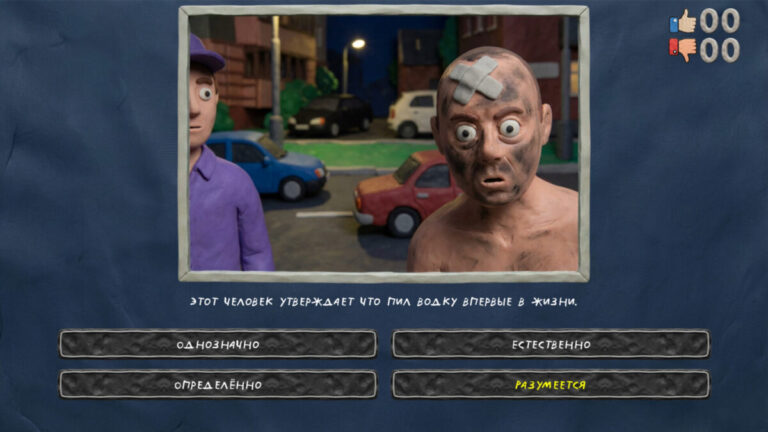Click the highlighted РАЗУМЕЕТСЯ answer

coord(550,385)
